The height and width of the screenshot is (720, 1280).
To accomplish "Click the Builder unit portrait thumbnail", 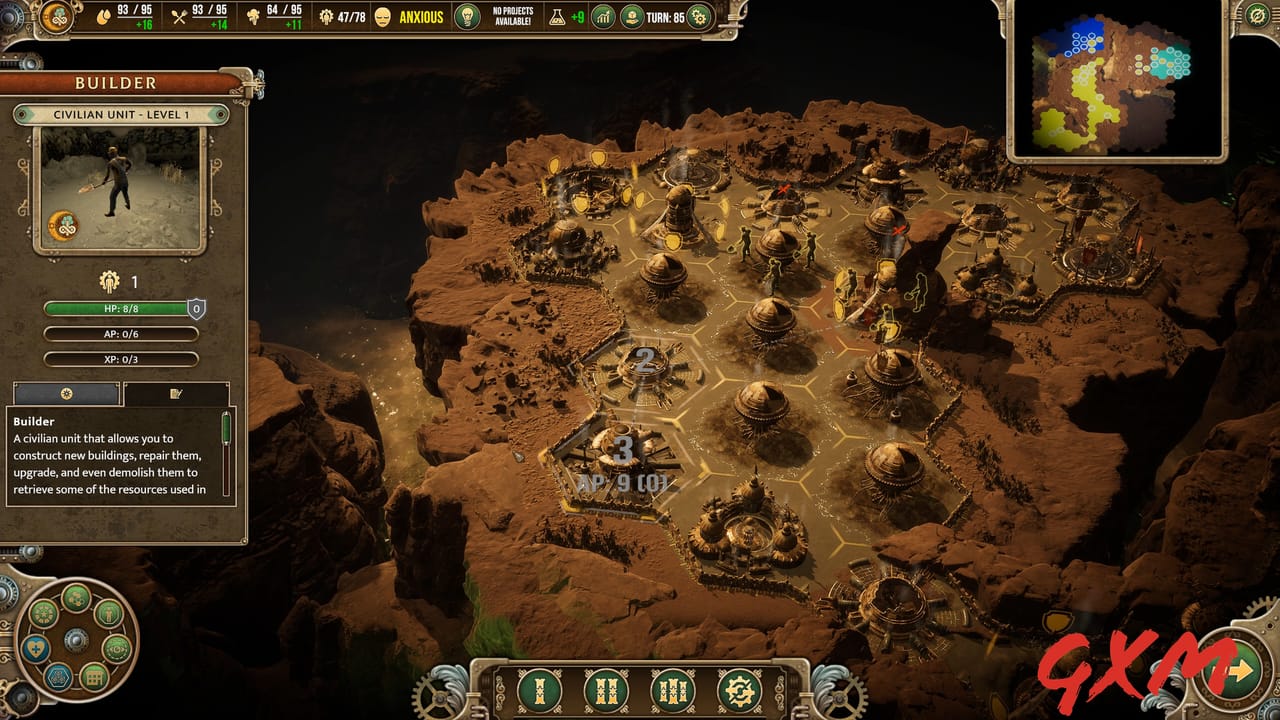I will (x=120, y=190).
